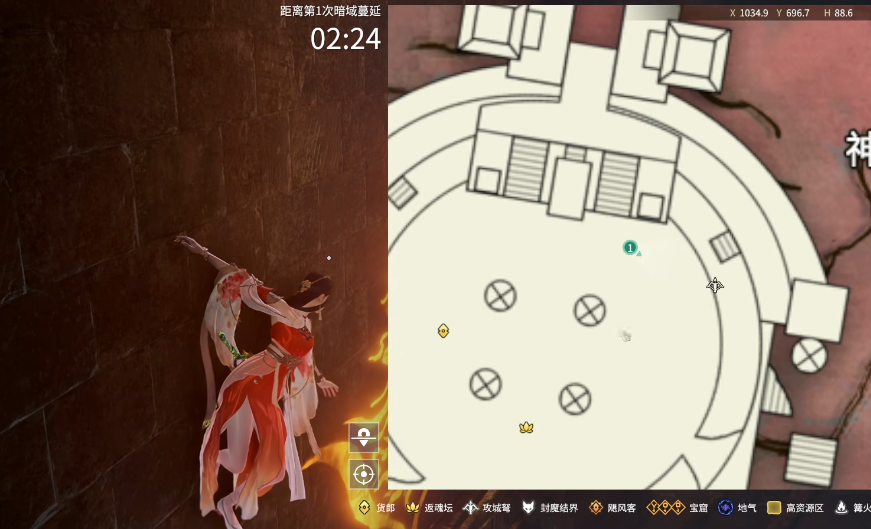Select the 货郎 legend entry

[x=376, y=508]
